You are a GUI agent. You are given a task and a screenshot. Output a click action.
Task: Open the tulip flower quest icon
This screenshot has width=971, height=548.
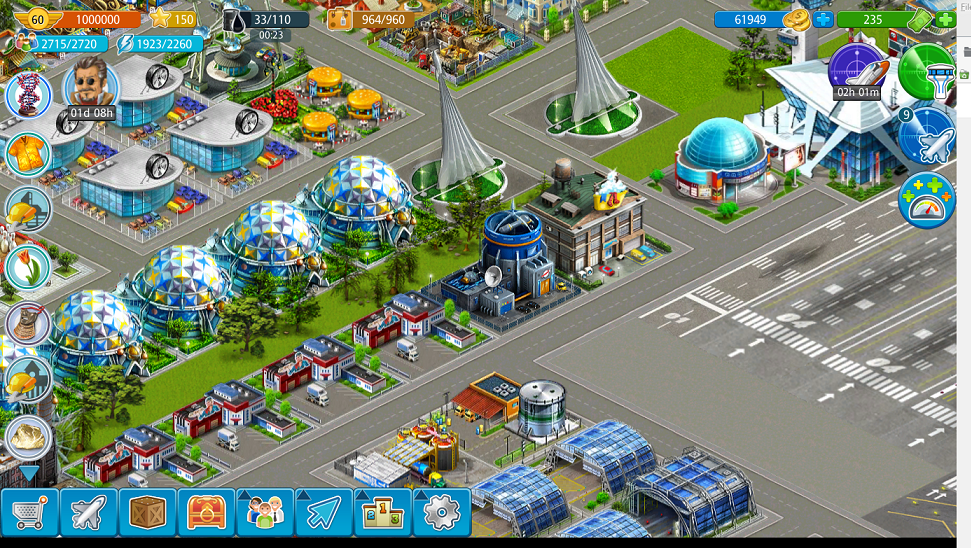coord(27,266)
